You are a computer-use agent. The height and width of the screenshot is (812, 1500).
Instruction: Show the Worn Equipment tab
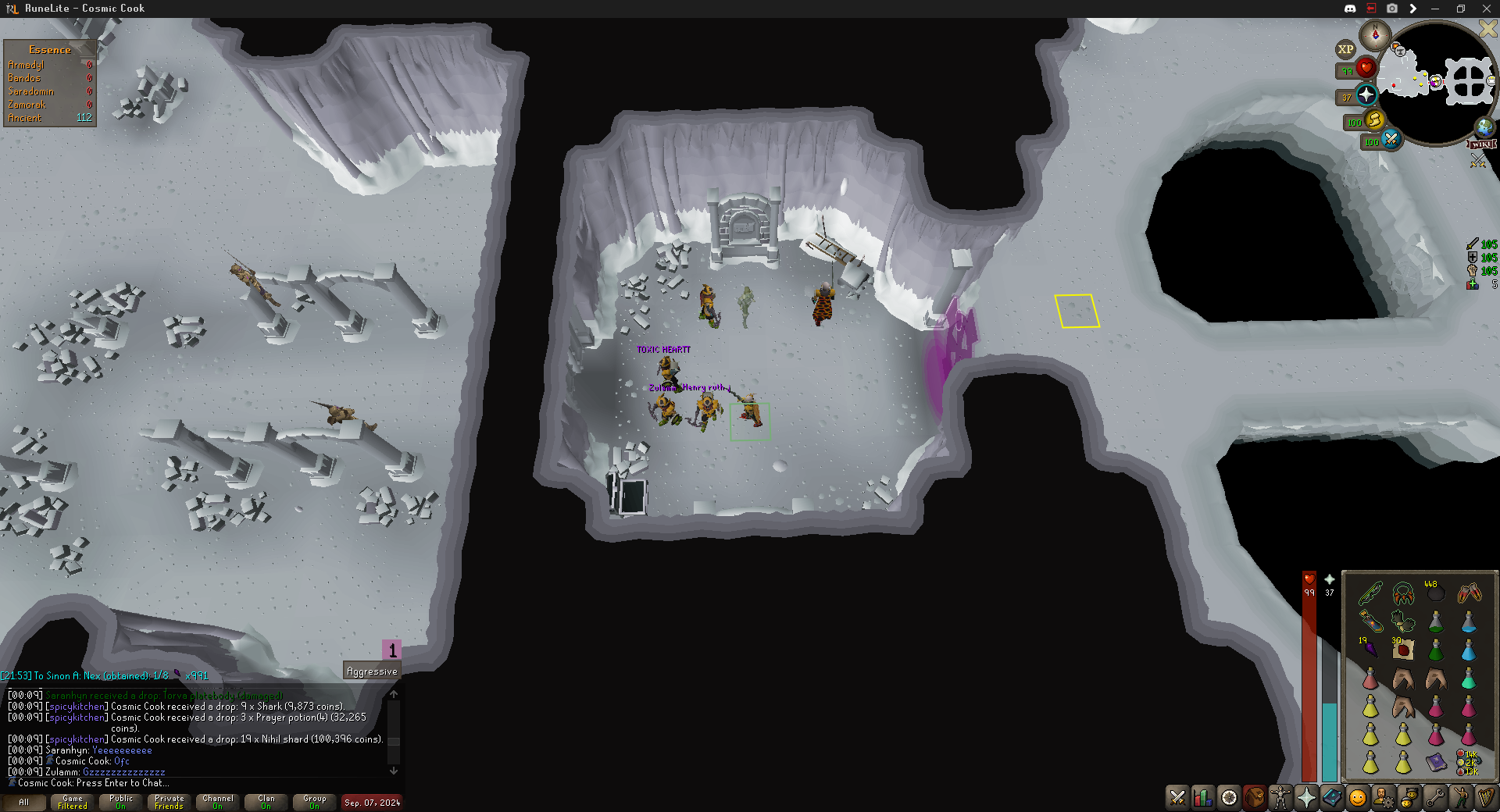(x=1280, y=797)
